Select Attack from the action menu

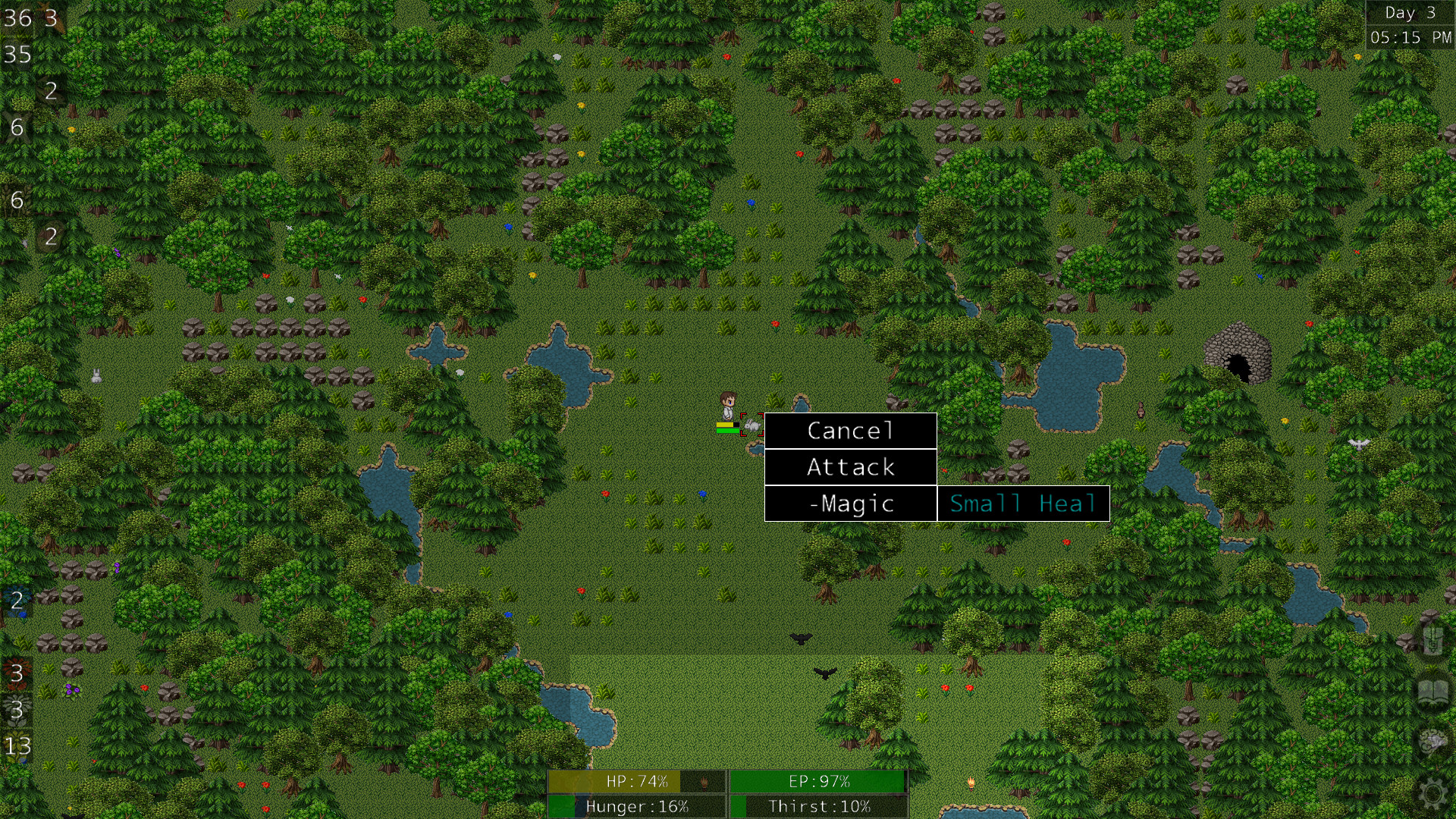(x=850, y=467)
